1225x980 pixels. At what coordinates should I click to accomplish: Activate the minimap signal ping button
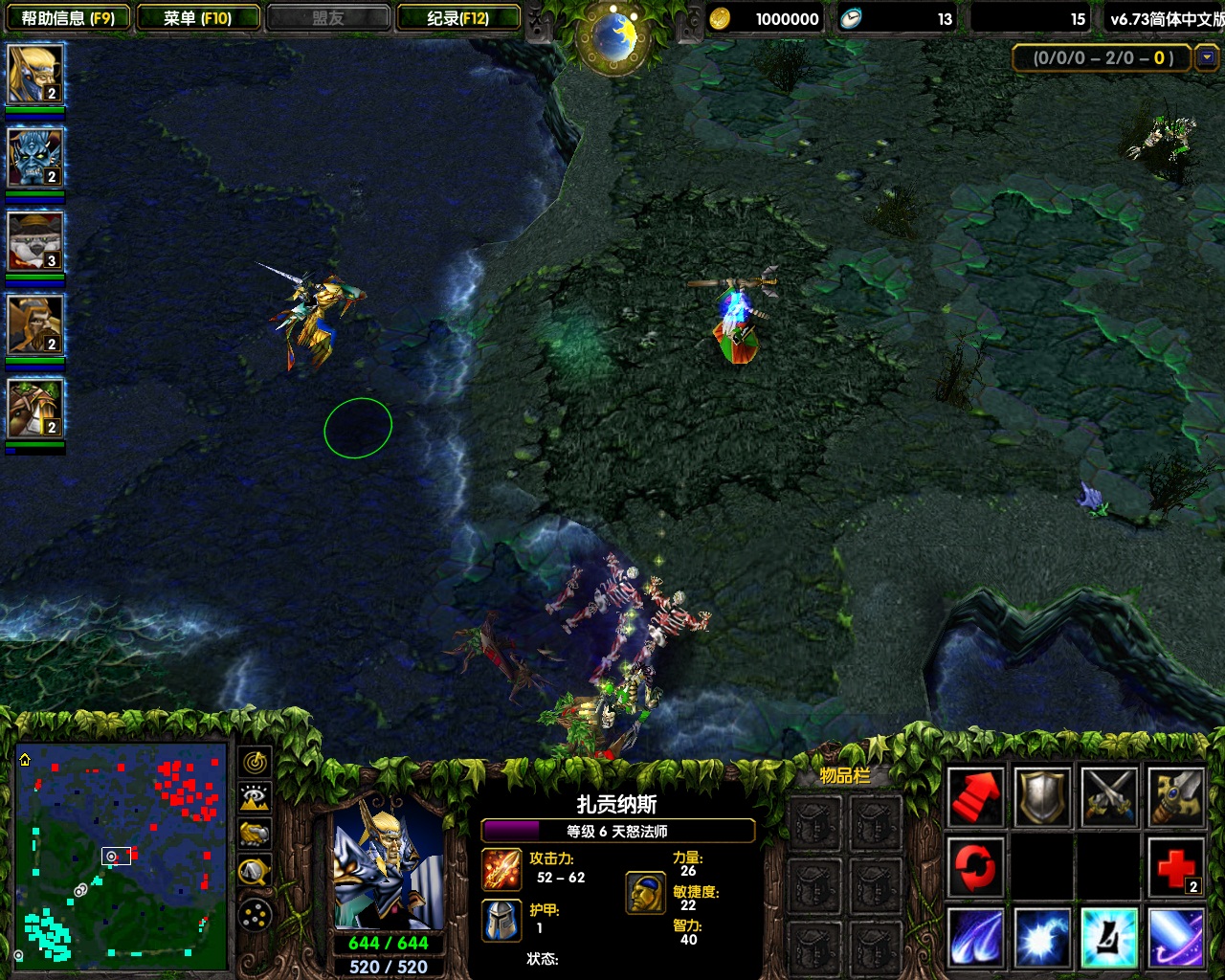pyautogui.click(x=255, y=762)
